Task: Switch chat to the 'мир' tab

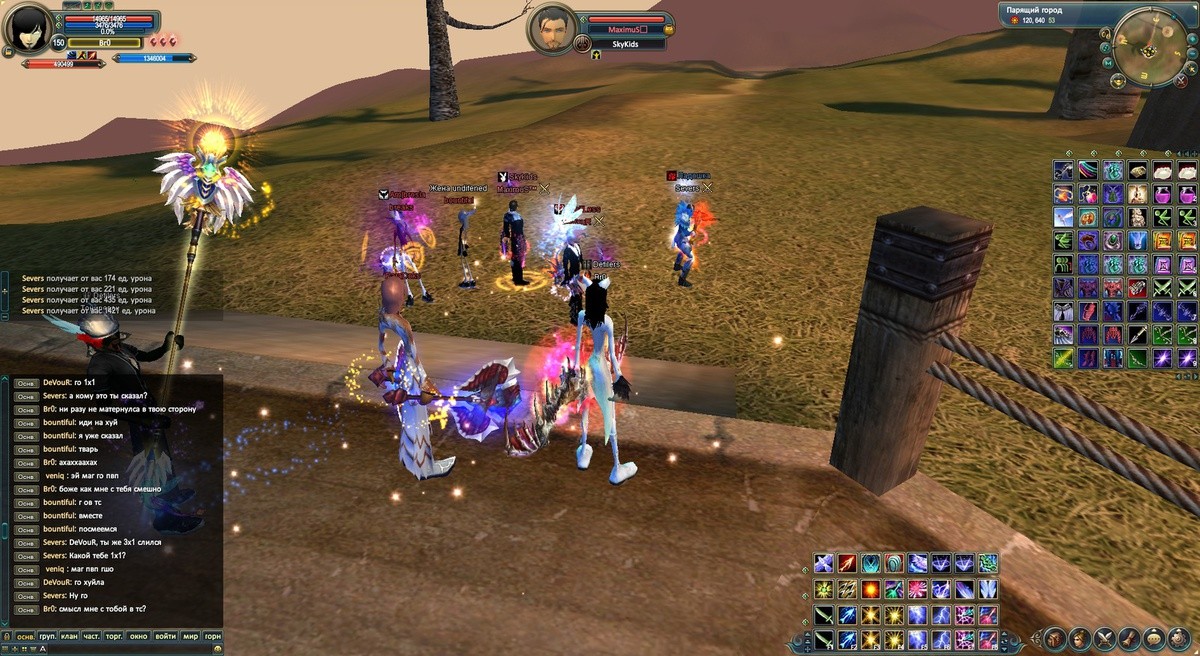Action: point(190,636)
